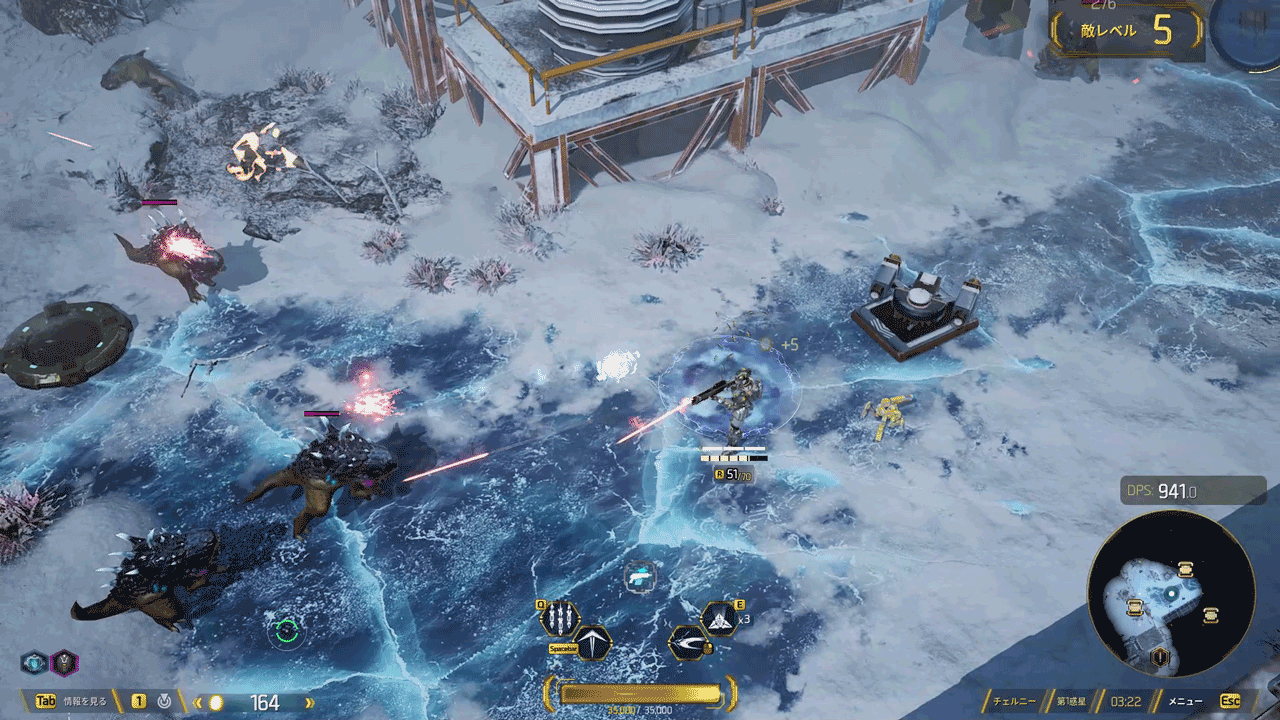
Task: Activate the triple missile barrage ability
Action: coord(560,618)
